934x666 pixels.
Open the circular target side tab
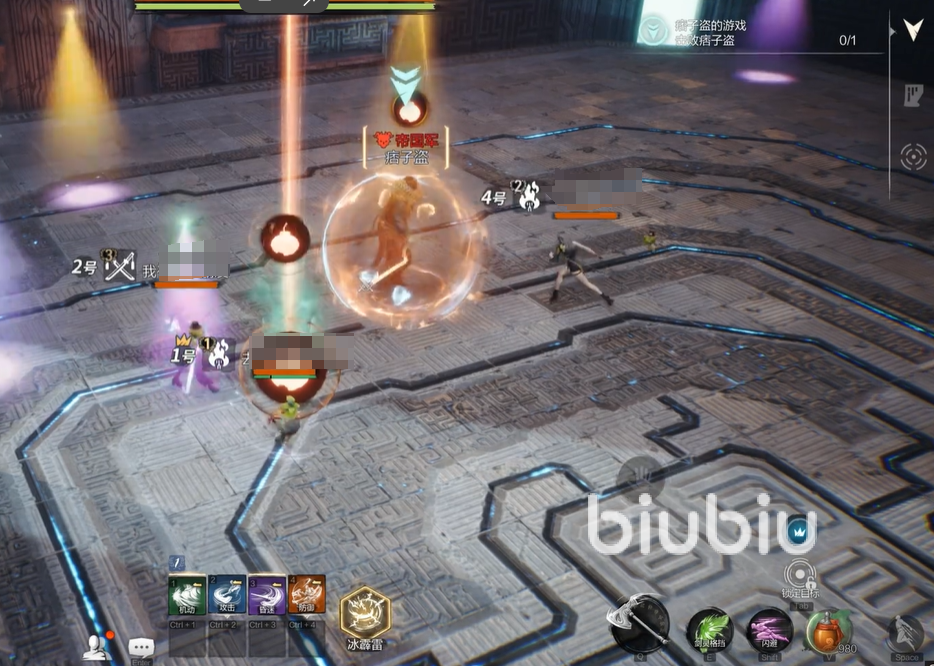click(912, 157)
